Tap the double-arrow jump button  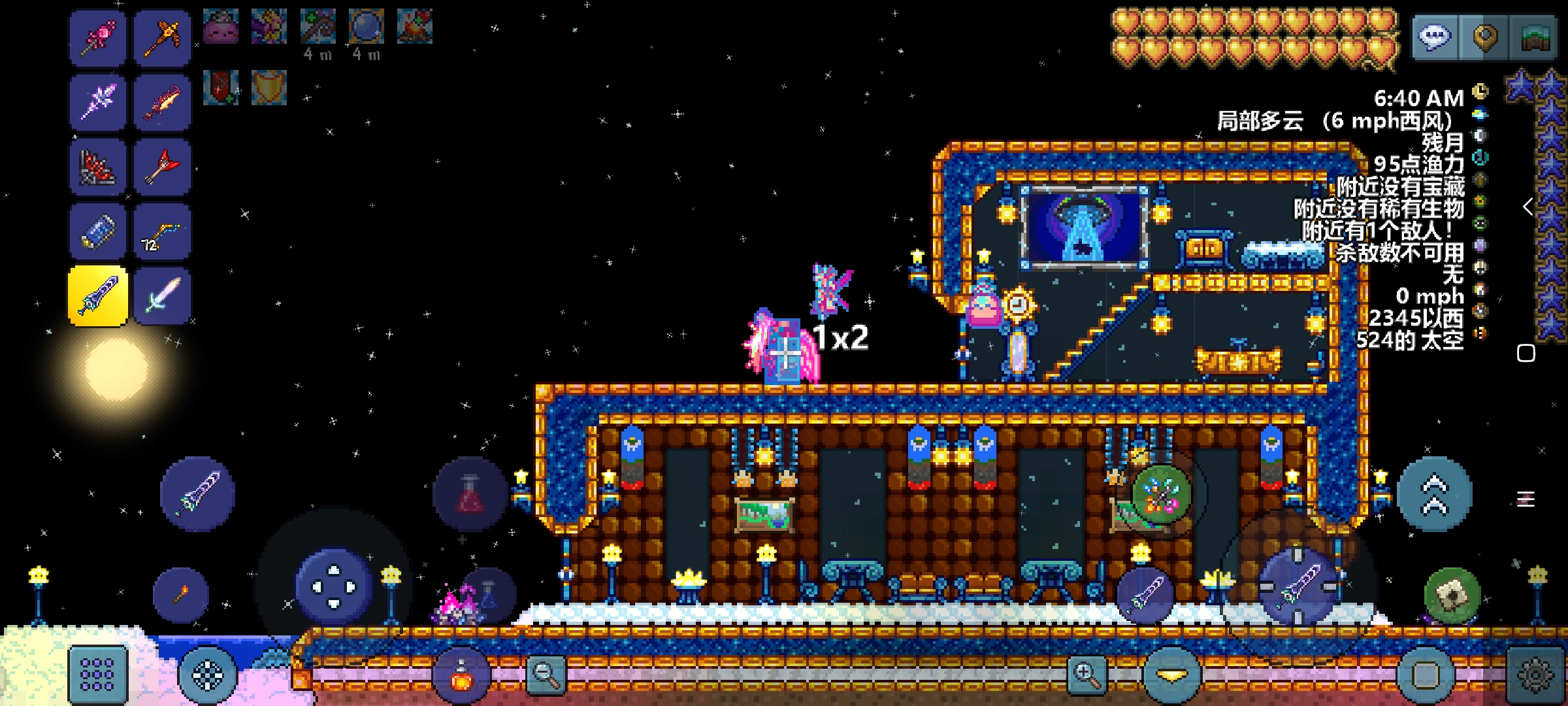pyautogui.click(x=1434, y=494)
